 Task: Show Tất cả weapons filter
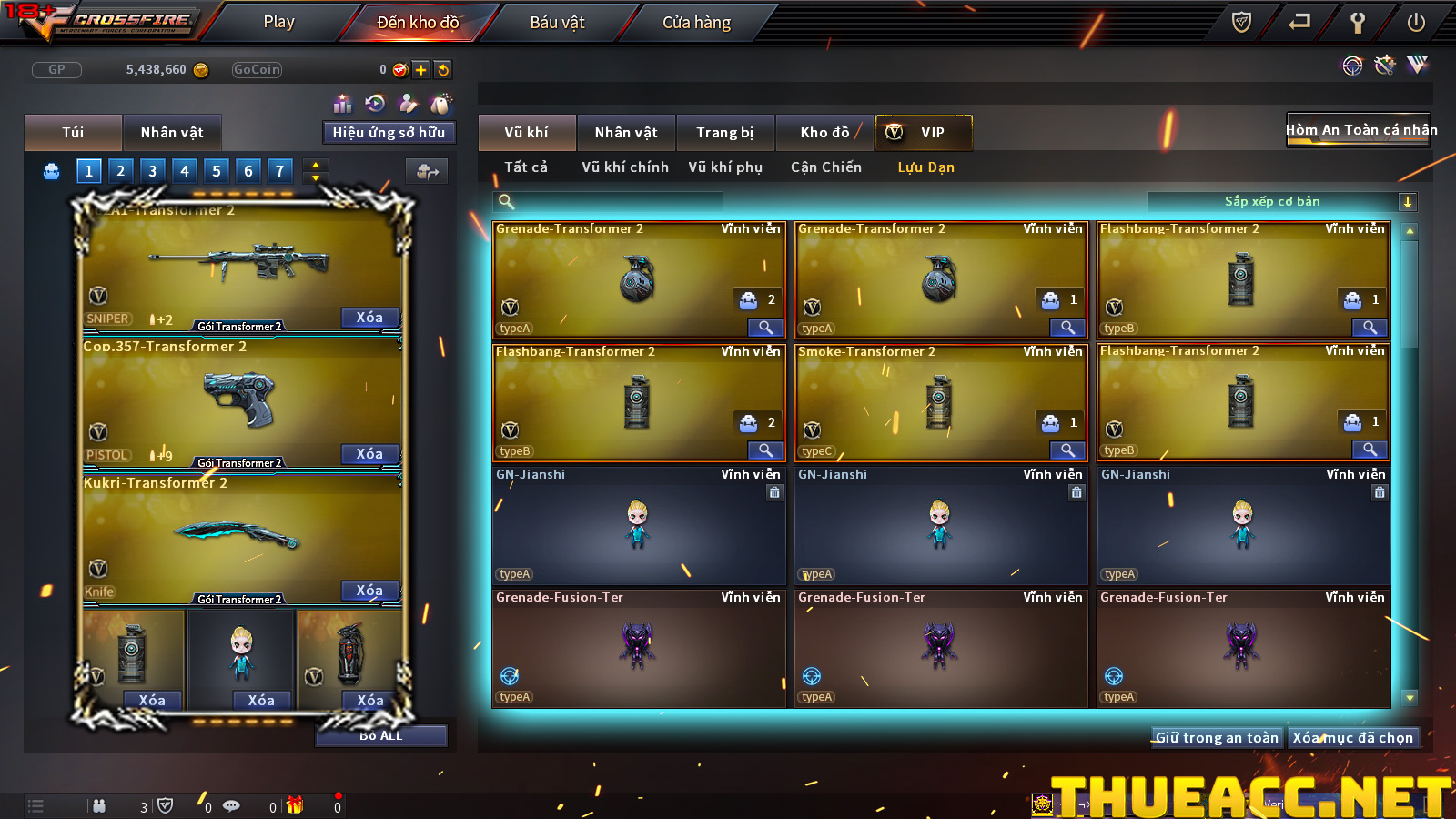point(526,167)
